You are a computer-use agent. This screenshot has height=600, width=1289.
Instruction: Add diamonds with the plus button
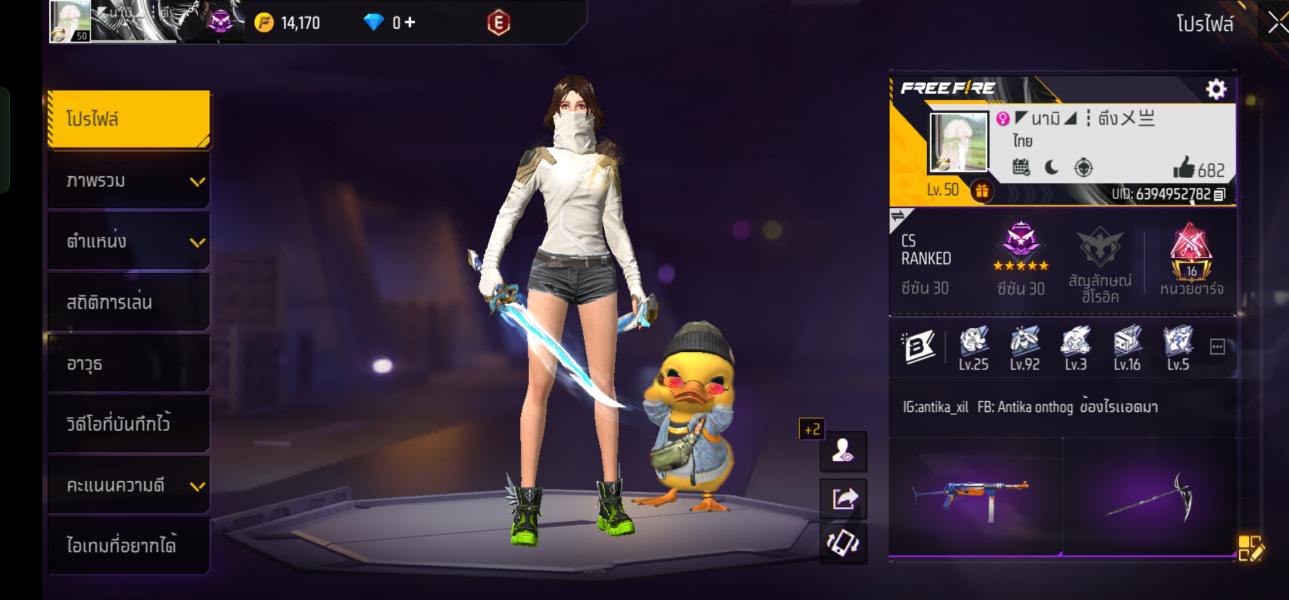click(x=410, y=22)
